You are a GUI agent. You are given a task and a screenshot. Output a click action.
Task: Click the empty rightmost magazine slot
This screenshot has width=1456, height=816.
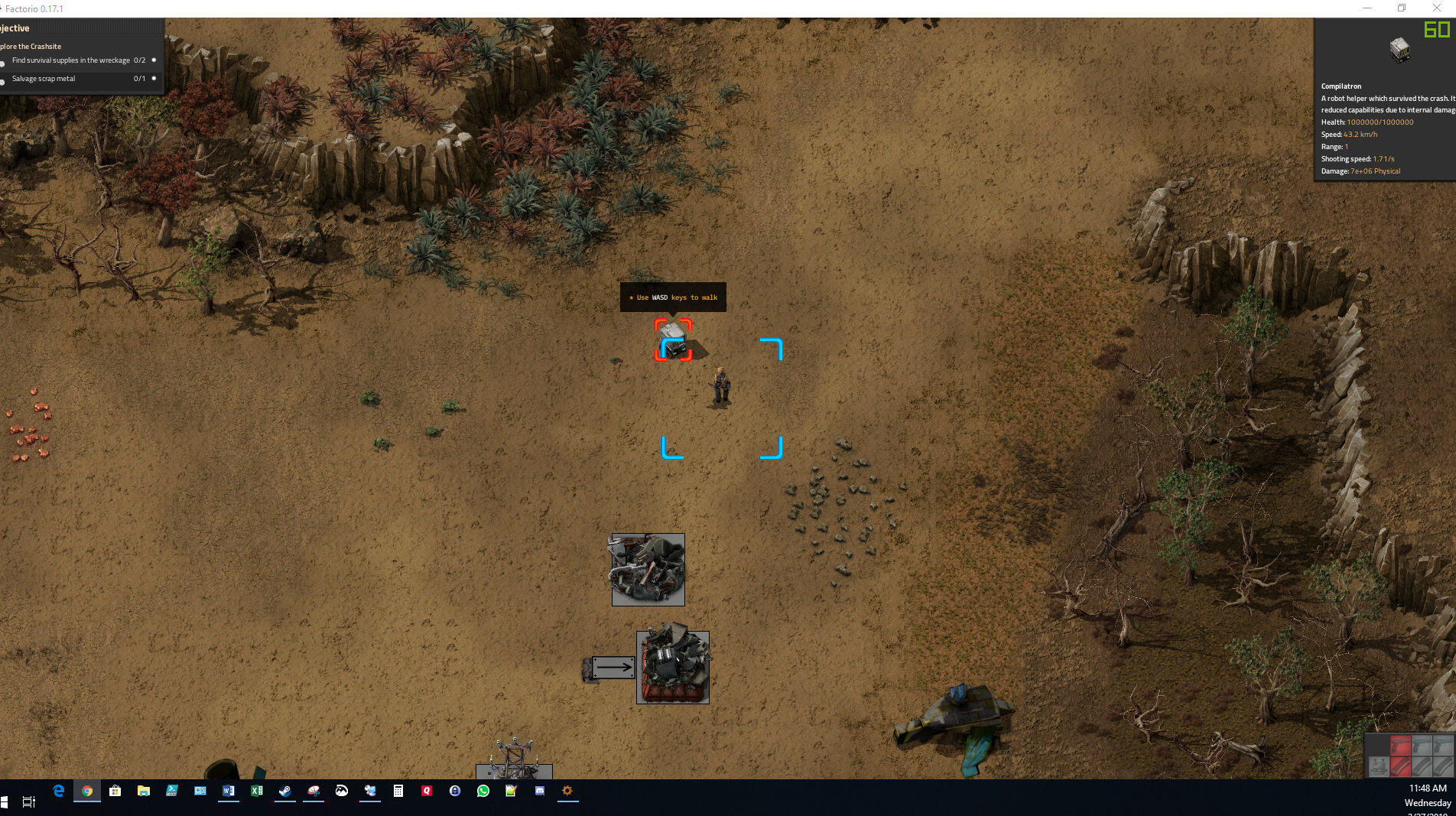1443,767
